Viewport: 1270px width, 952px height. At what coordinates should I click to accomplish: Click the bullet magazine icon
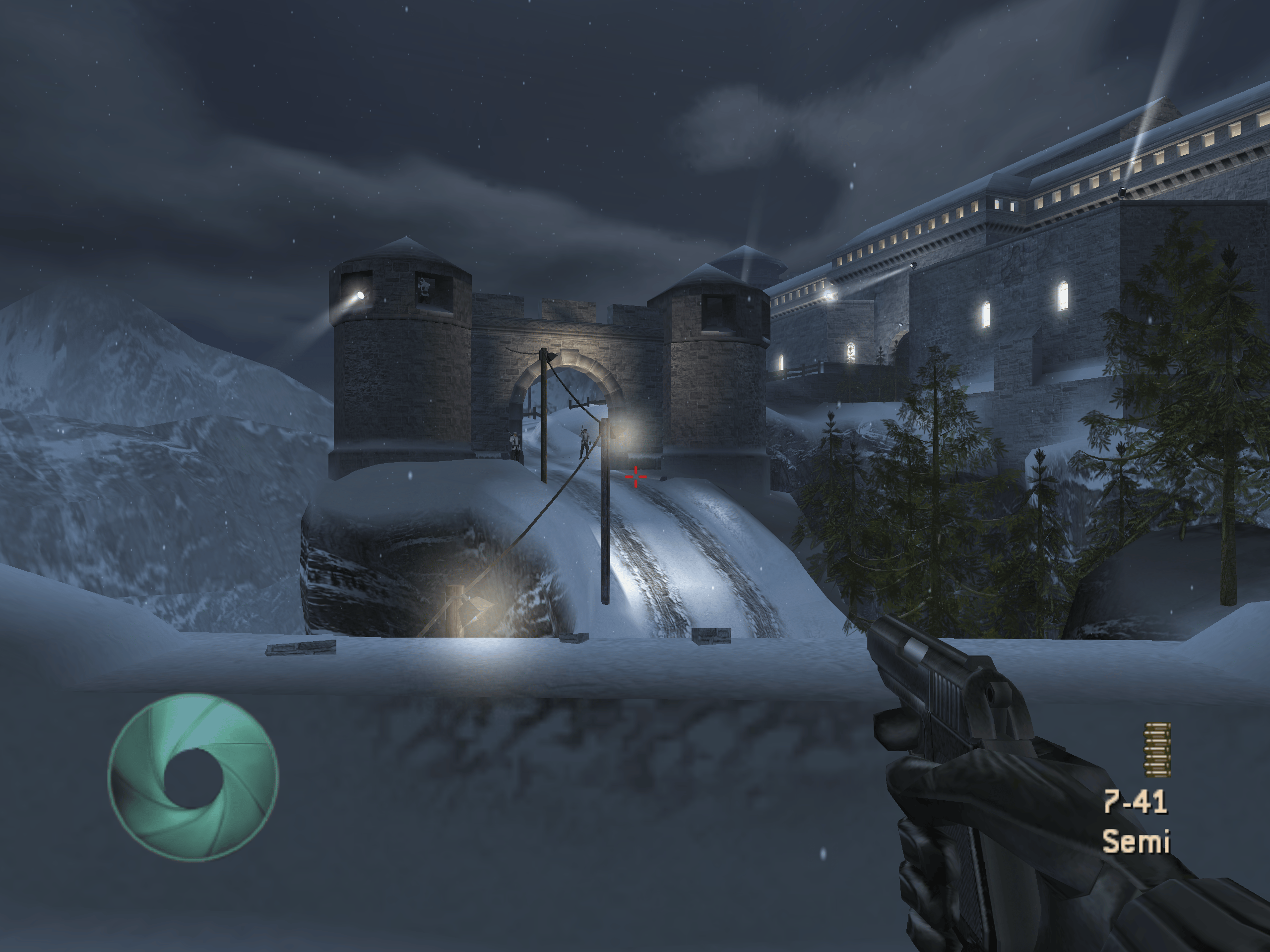tap(1157, 749)
